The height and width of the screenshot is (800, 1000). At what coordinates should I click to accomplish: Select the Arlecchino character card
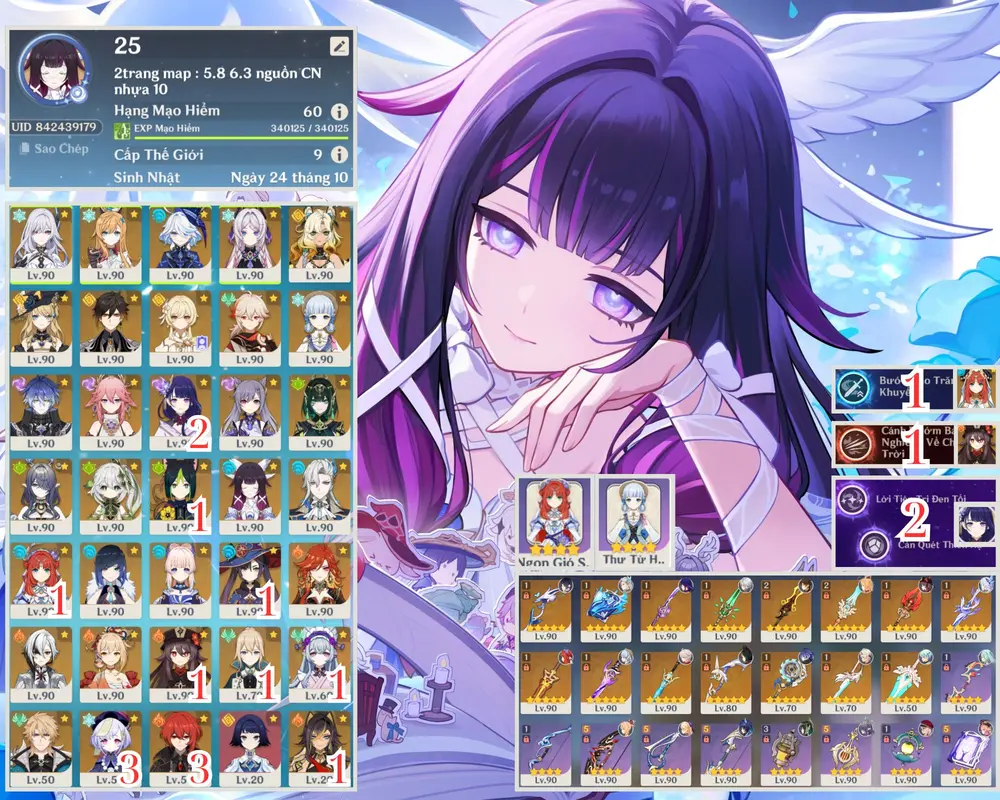click(41, 663)
